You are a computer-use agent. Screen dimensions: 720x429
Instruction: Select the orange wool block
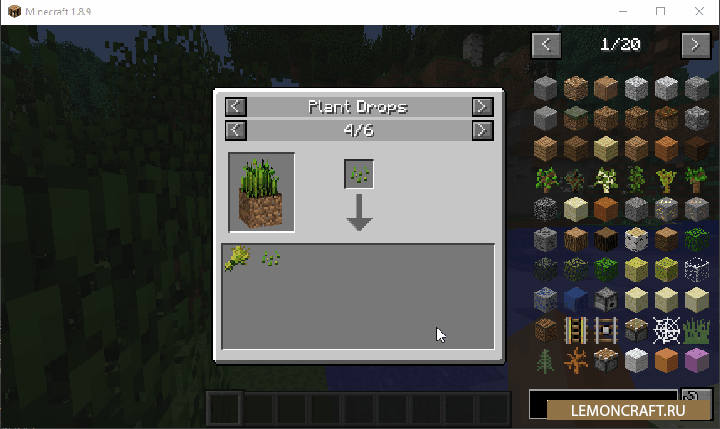click(x=666, y=360)
